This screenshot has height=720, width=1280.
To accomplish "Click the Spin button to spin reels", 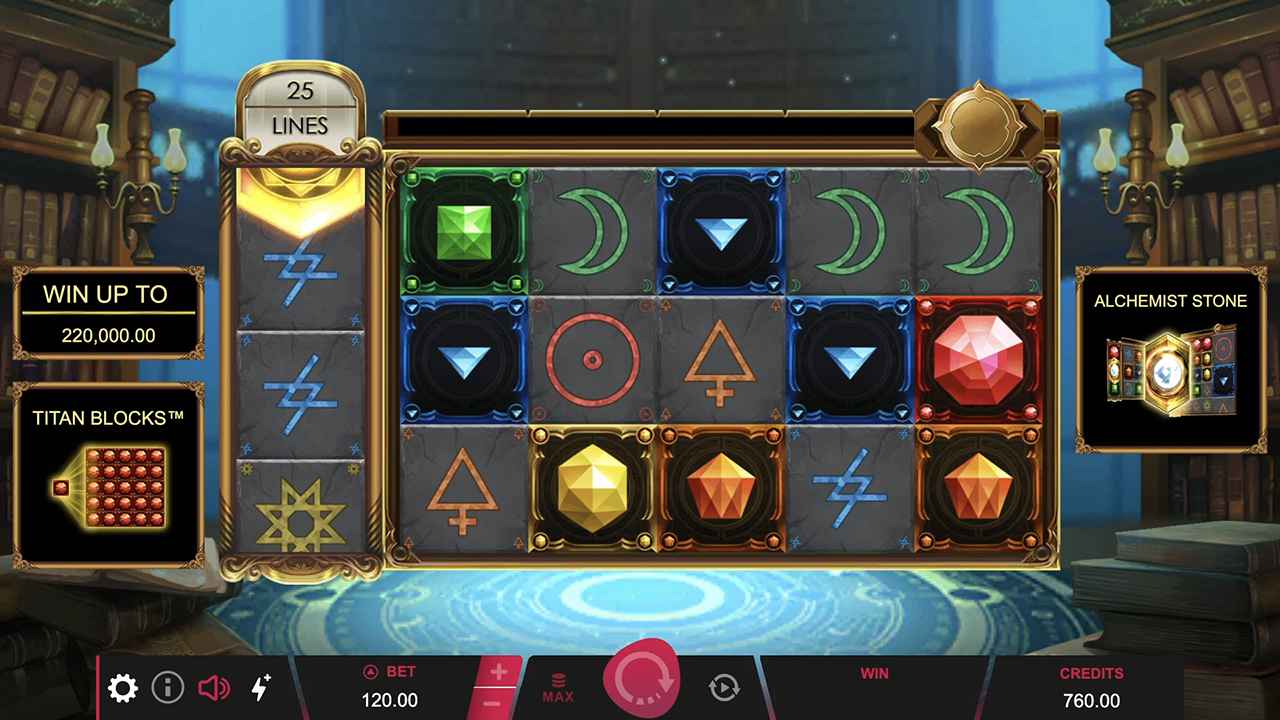I will (x=643, y=678).
